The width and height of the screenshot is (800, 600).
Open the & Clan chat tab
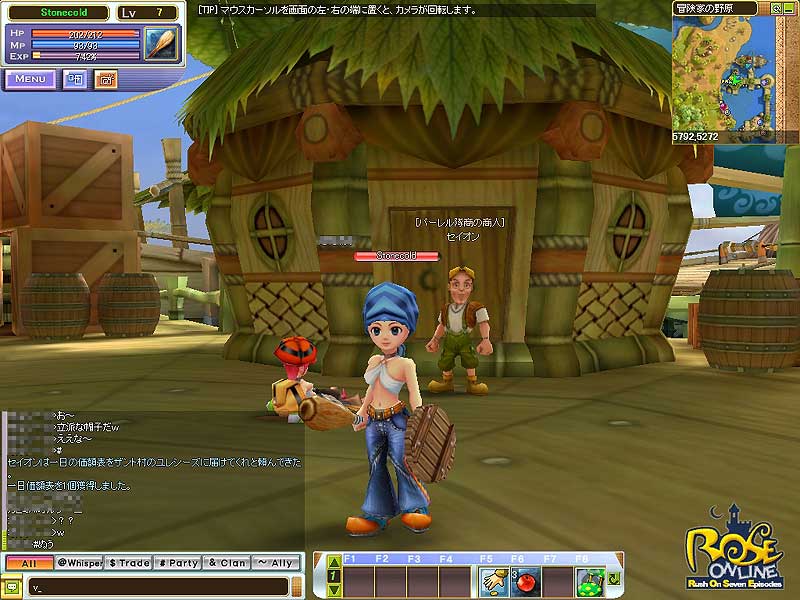(227, 563)
